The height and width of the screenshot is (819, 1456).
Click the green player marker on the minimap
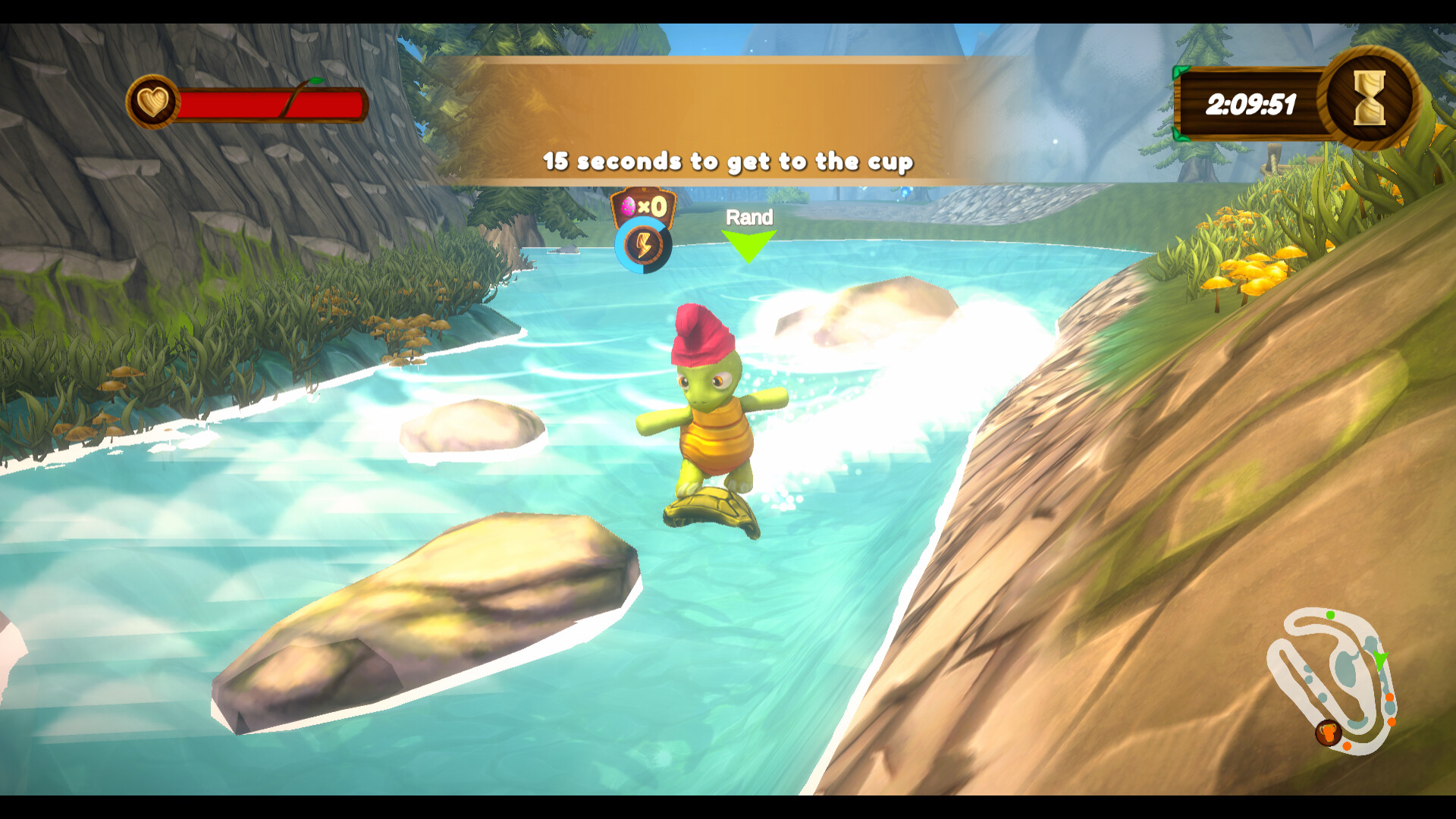[1379, 661]
